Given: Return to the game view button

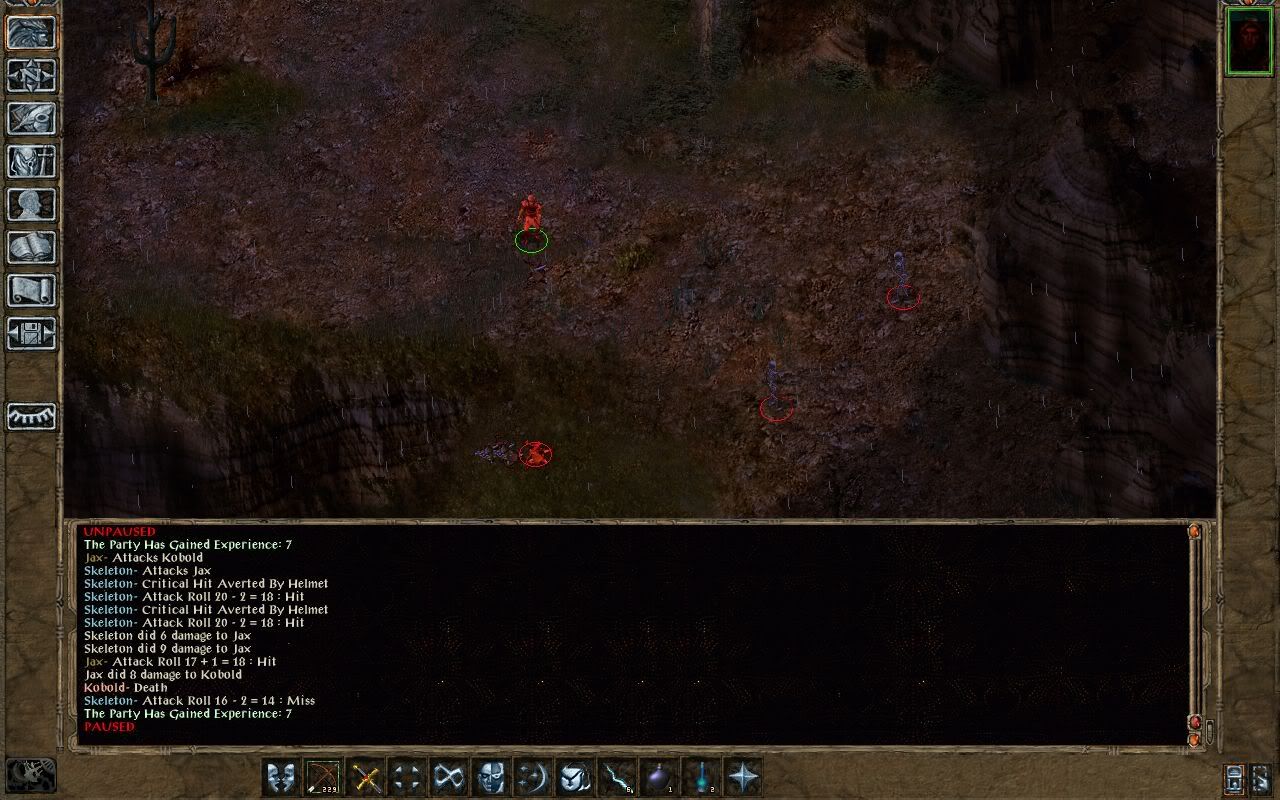Looking at the screenshot, I should 31,32.
